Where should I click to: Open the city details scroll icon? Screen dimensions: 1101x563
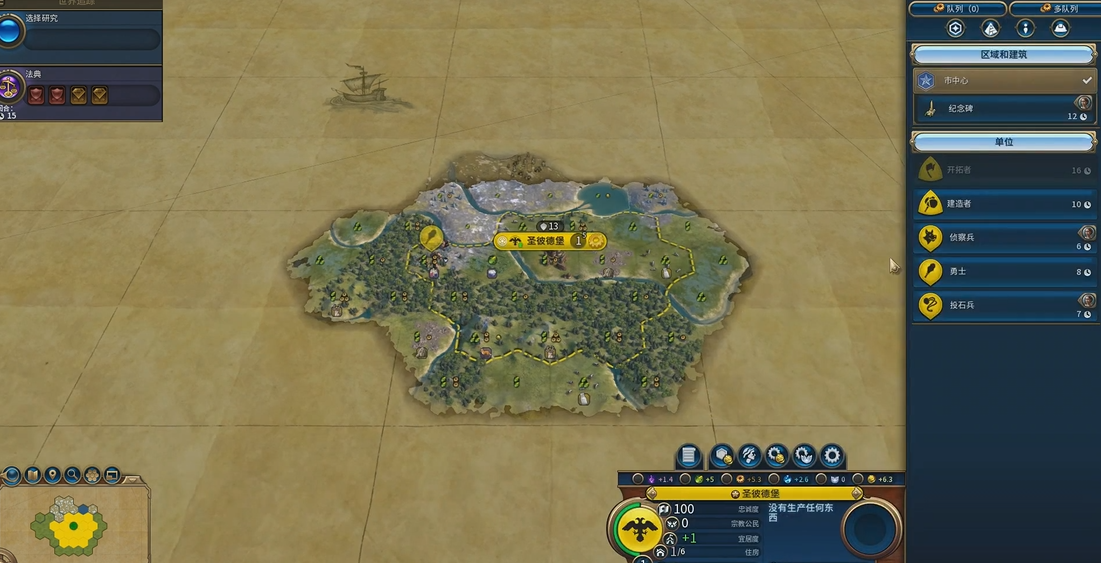click(x=689, y=456)
